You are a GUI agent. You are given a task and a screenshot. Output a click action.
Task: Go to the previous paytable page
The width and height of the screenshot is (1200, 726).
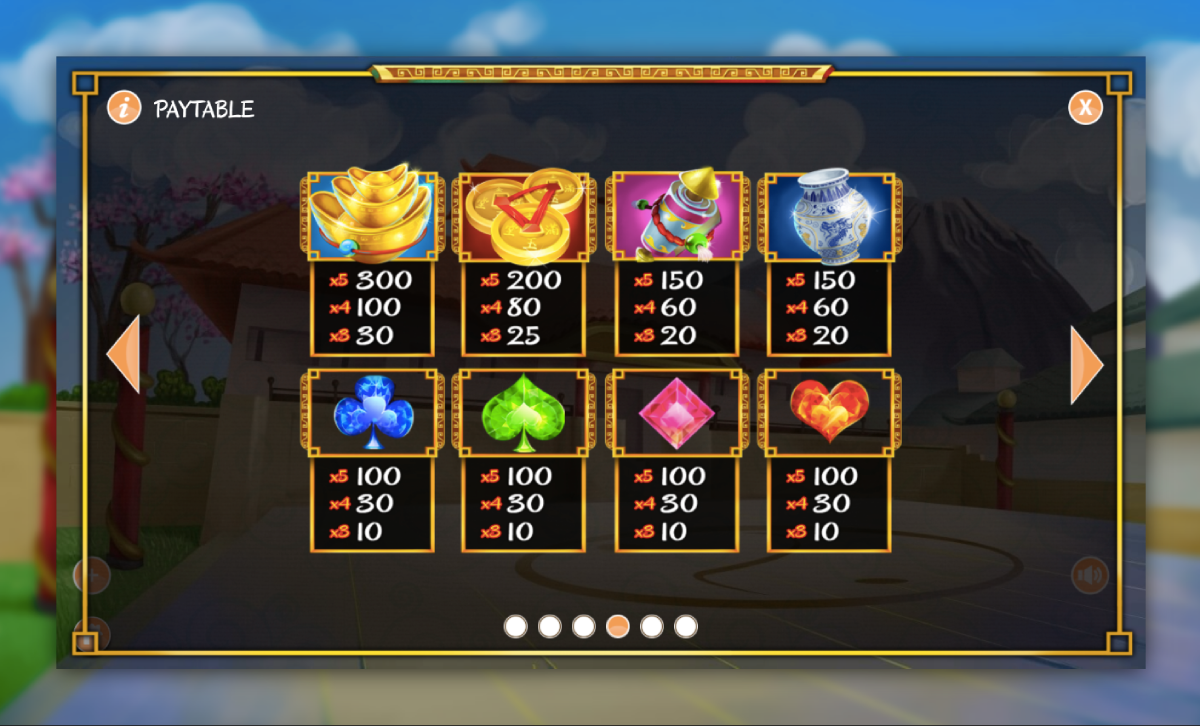point(123,353)
